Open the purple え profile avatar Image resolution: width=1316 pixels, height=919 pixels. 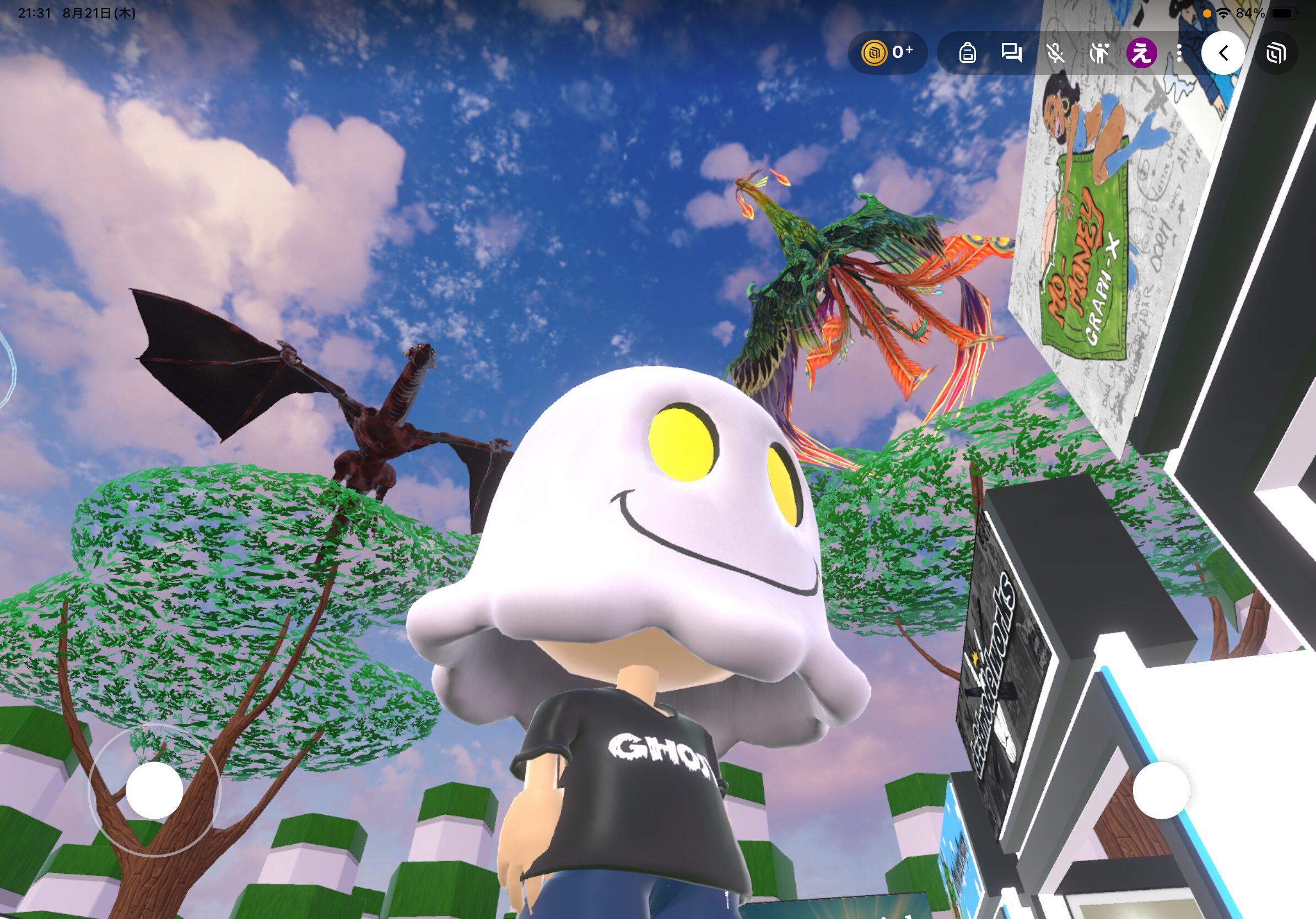point(1141,53)
